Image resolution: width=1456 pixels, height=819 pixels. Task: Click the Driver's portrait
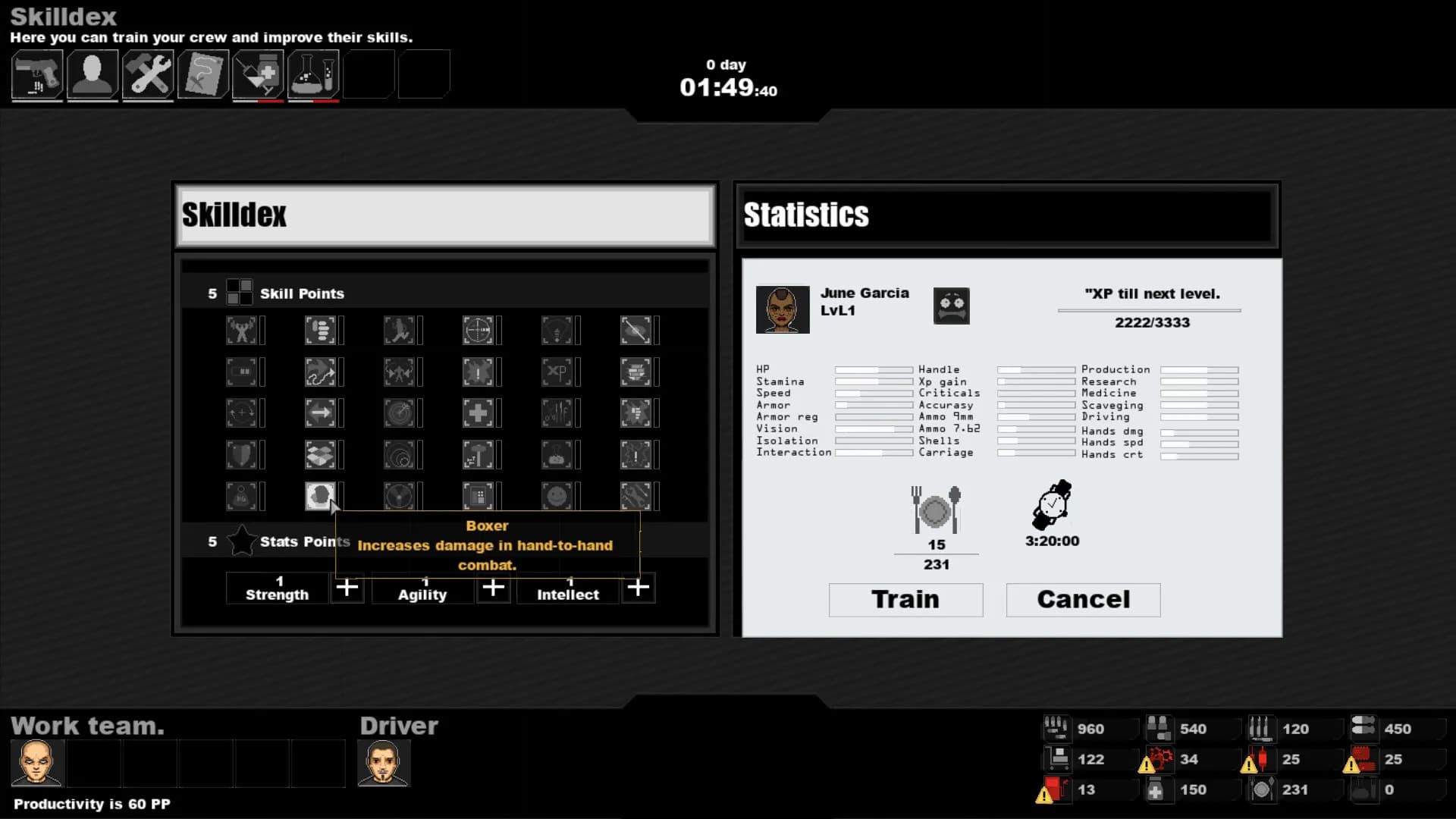click(384, 762)
